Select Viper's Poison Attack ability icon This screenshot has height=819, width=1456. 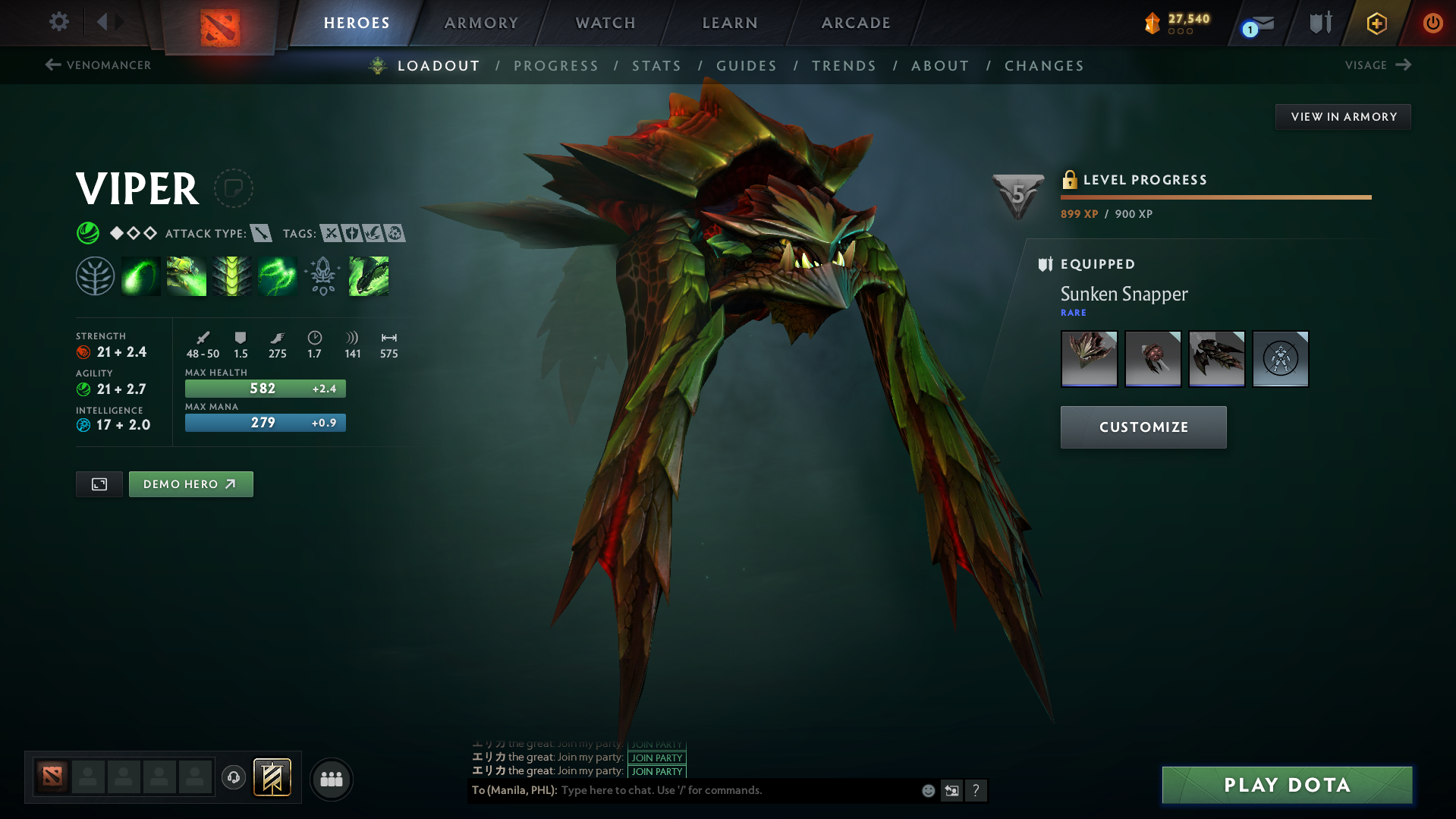coord(140,276)
